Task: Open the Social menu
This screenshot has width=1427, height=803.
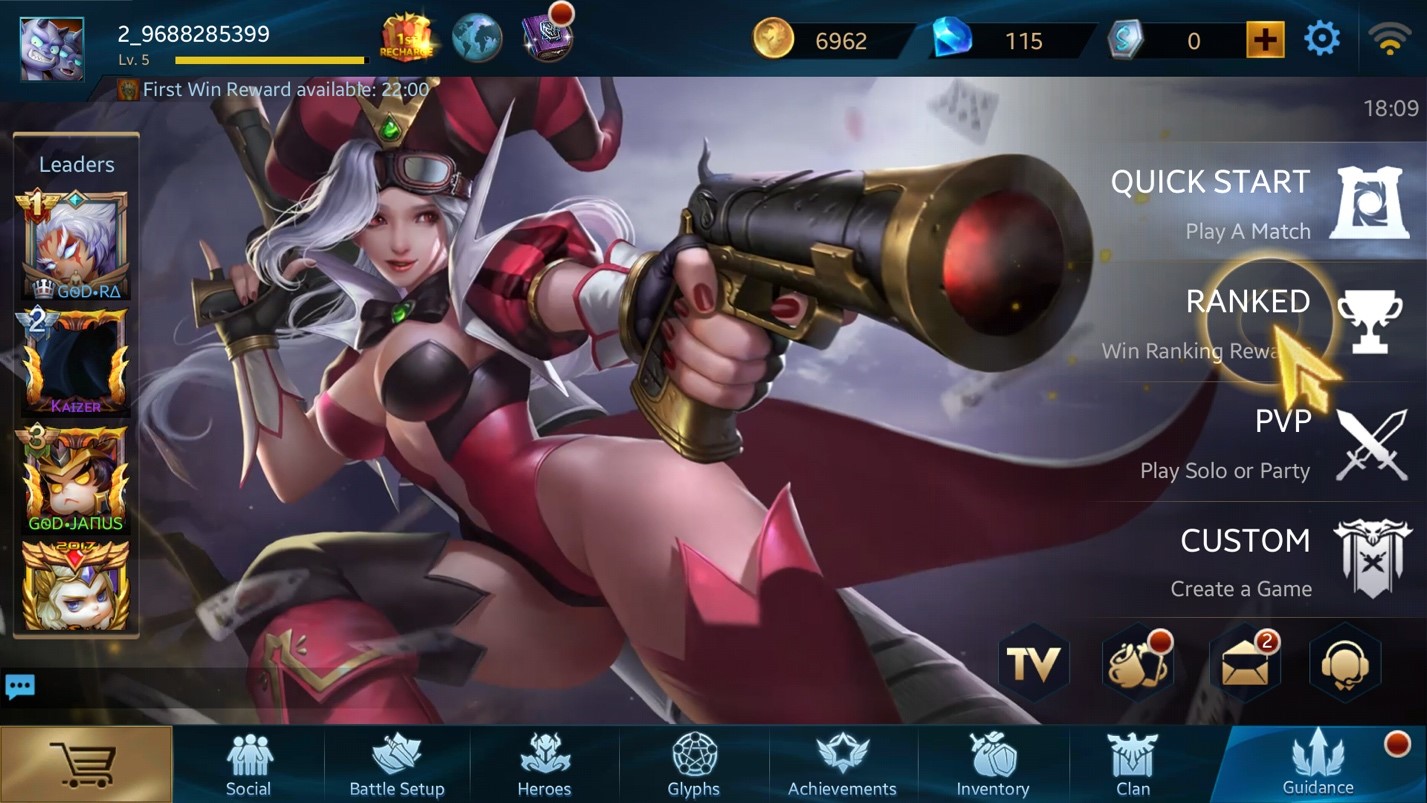Action: point(248,765)
